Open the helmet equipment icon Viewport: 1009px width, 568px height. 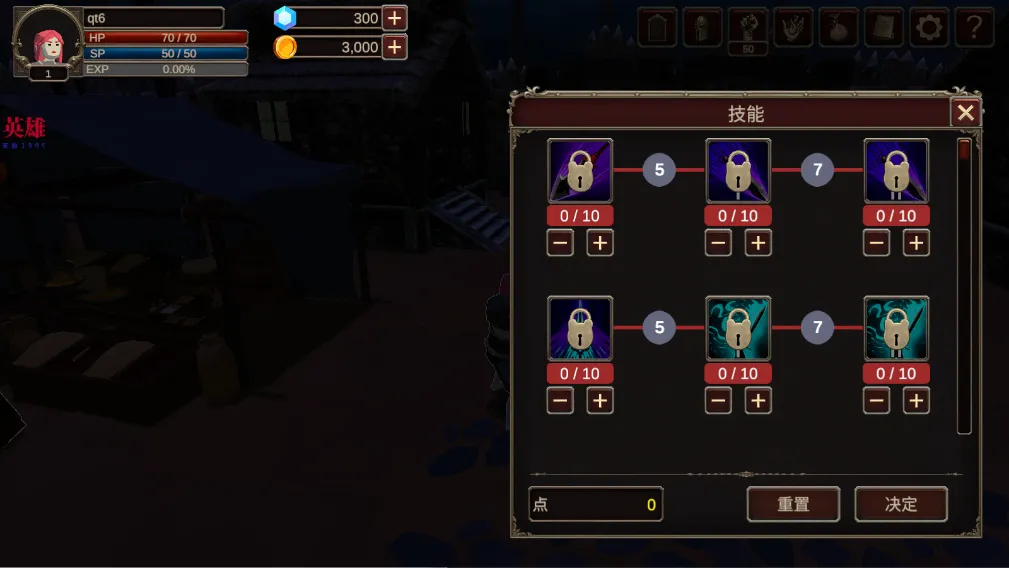click(x=702, y=27)
